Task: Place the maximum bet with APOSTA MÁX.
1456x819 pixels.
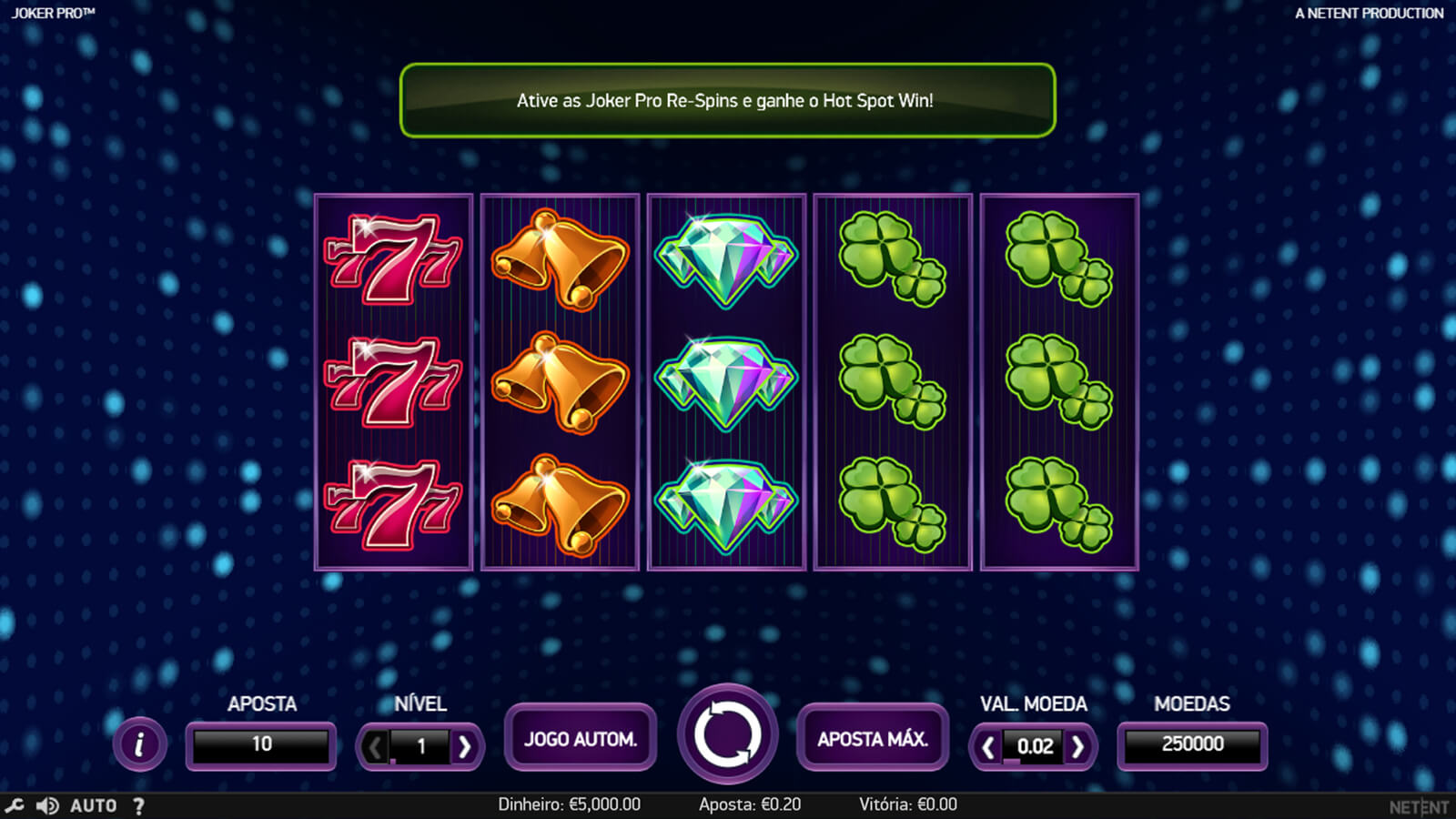Action: 873,739
